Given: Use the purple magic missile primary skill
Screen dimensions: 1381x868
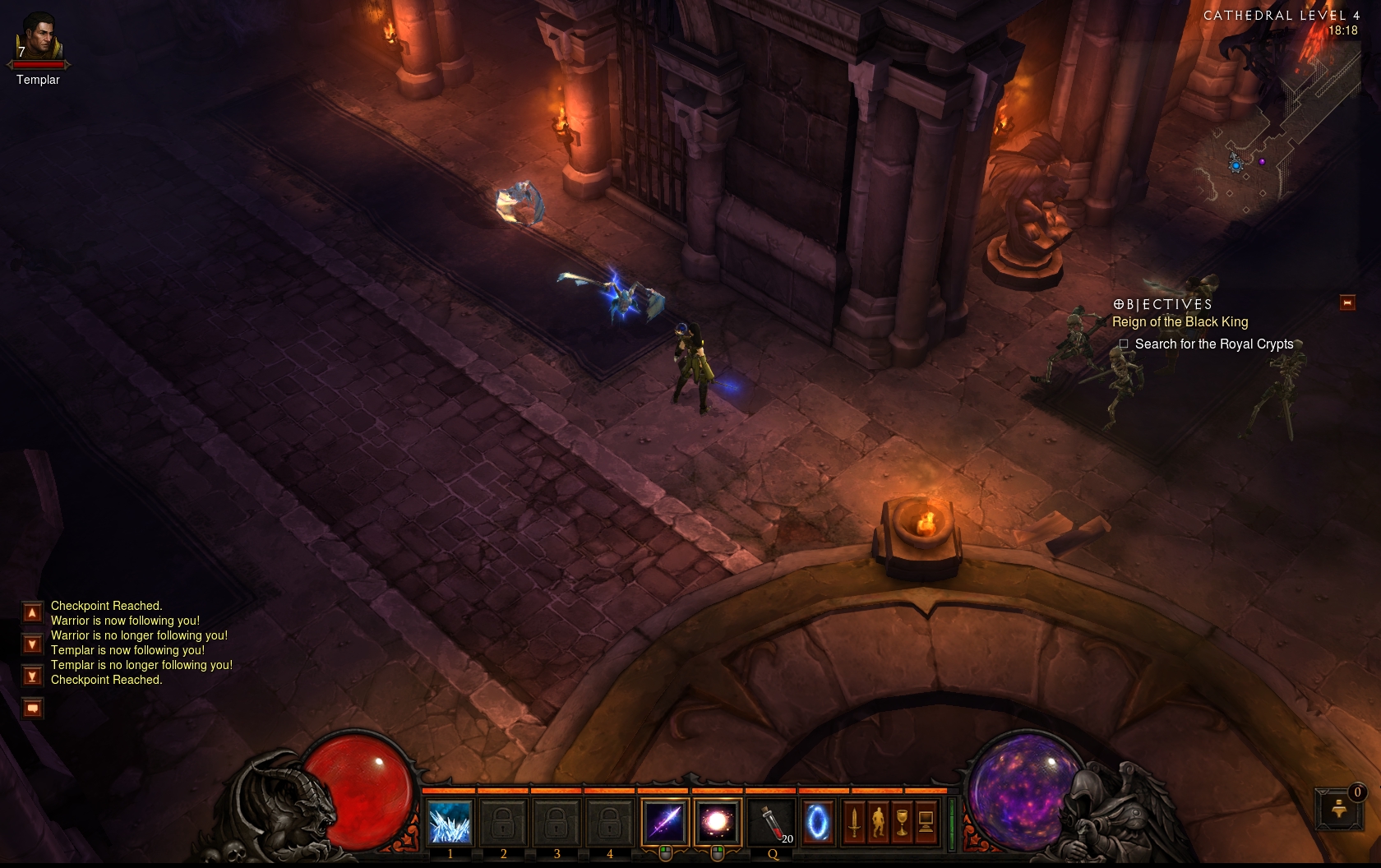Looking at the screenshot, I should click(664, 822).
